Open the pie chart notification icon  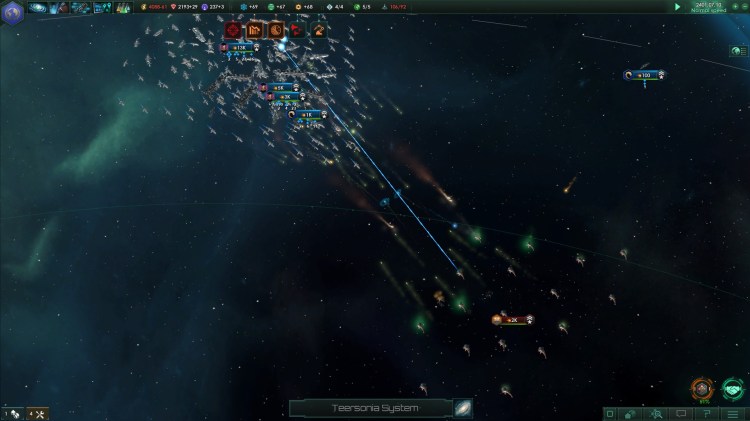(x=275, y=30)
